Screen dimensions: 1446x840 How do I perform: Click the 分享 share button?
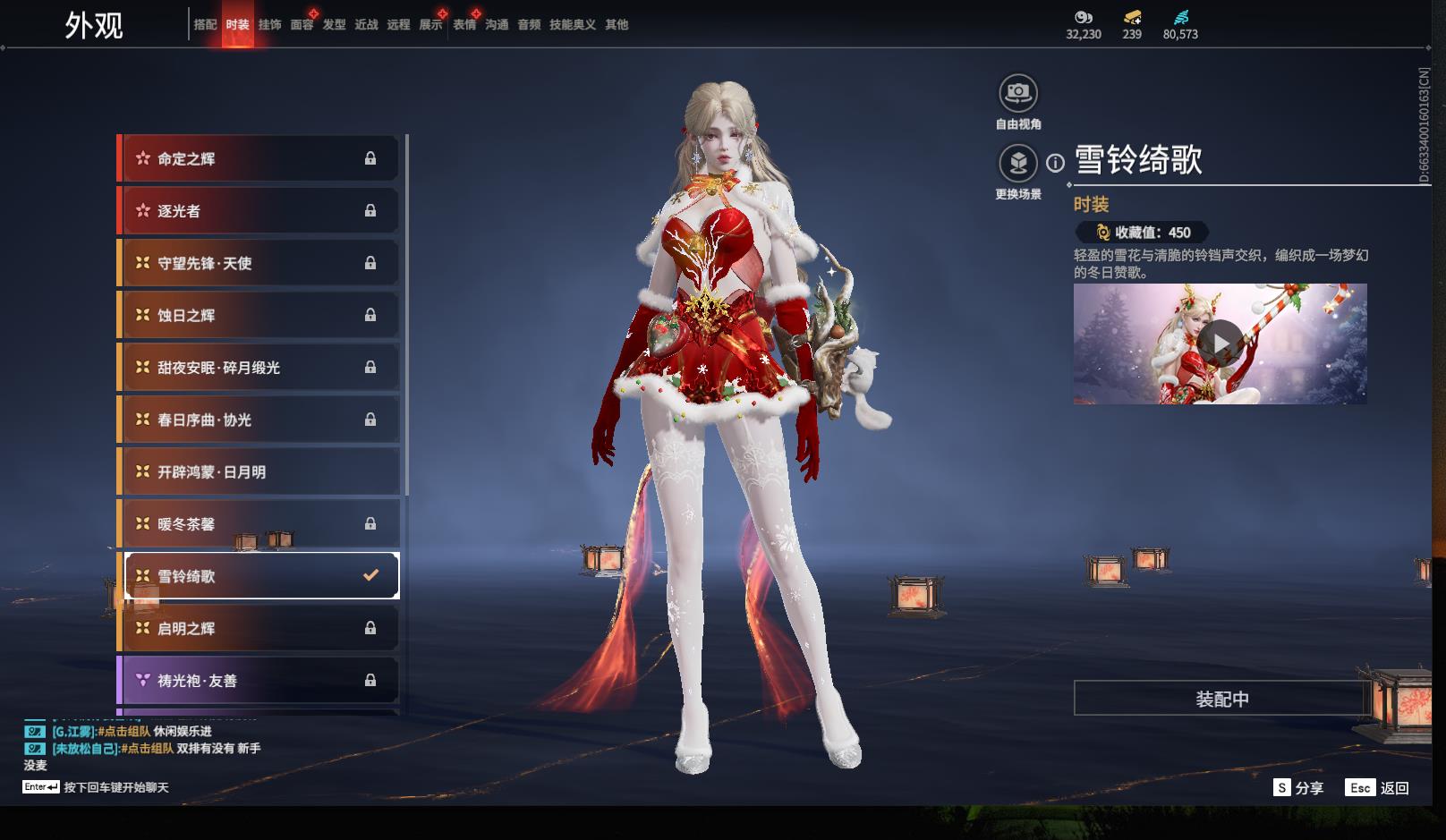click(x=1298, y=787)
